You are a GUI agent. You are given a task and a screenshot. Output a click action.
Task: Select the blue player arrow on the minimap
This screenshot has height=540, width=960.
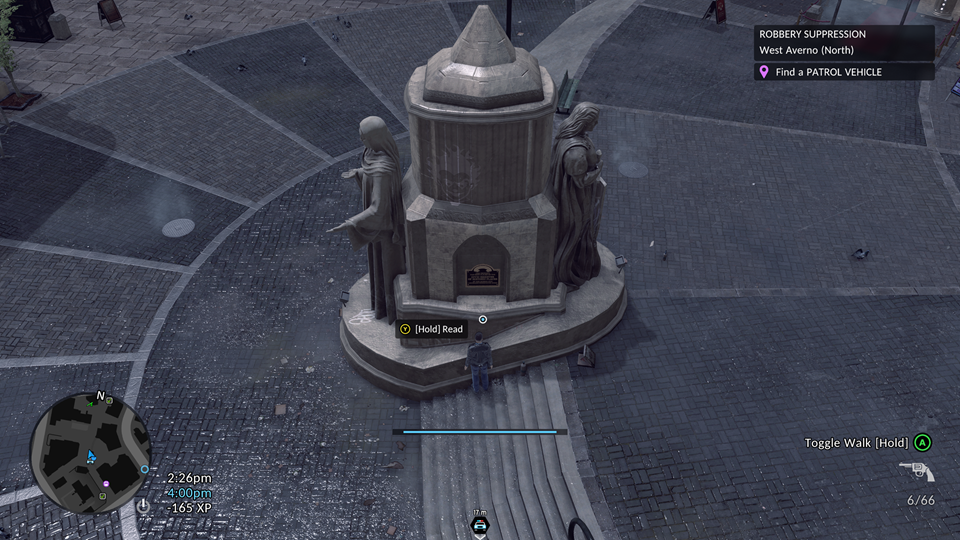coord(91,456)
